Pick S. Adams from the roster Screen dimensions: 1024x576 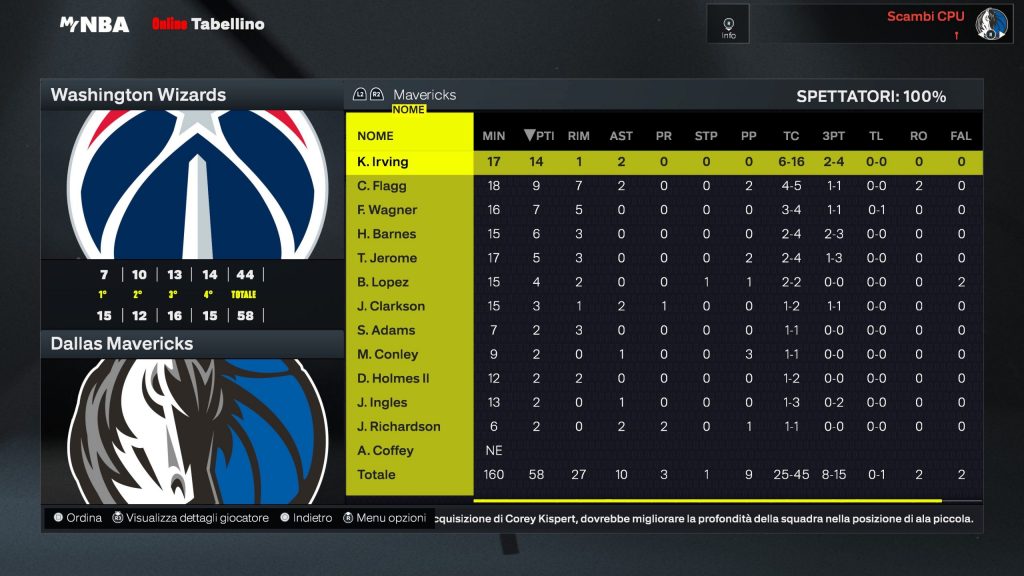385,330
